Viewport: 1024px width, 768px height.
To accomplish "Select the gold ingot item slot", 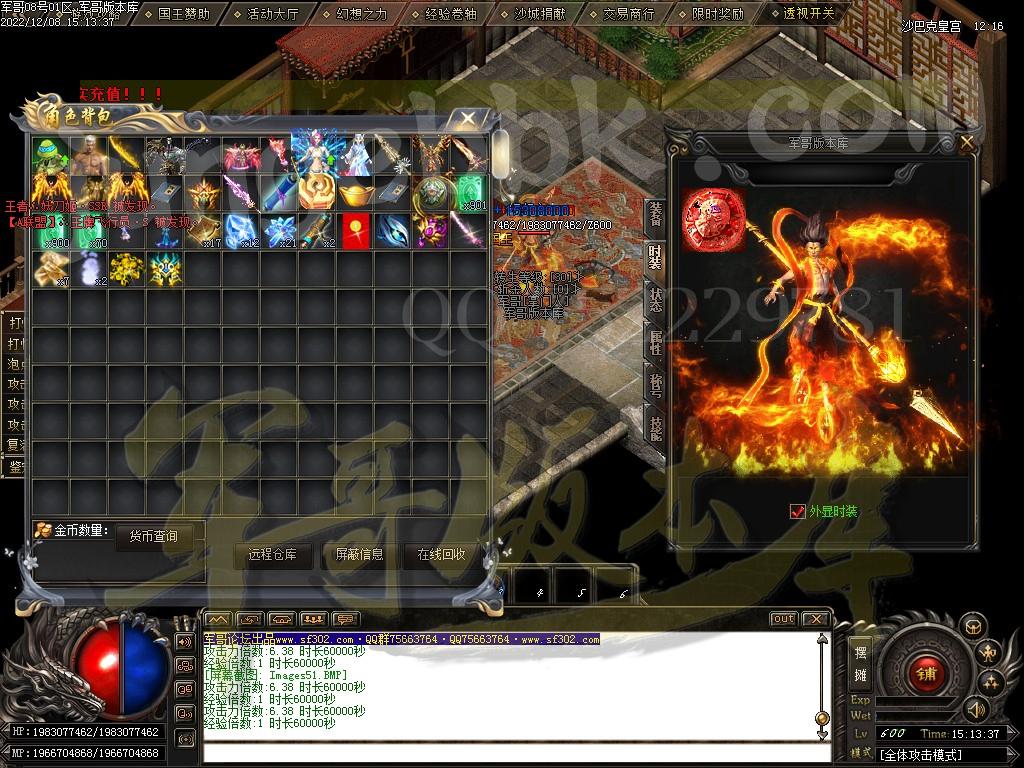I will (x=353, y=191).
